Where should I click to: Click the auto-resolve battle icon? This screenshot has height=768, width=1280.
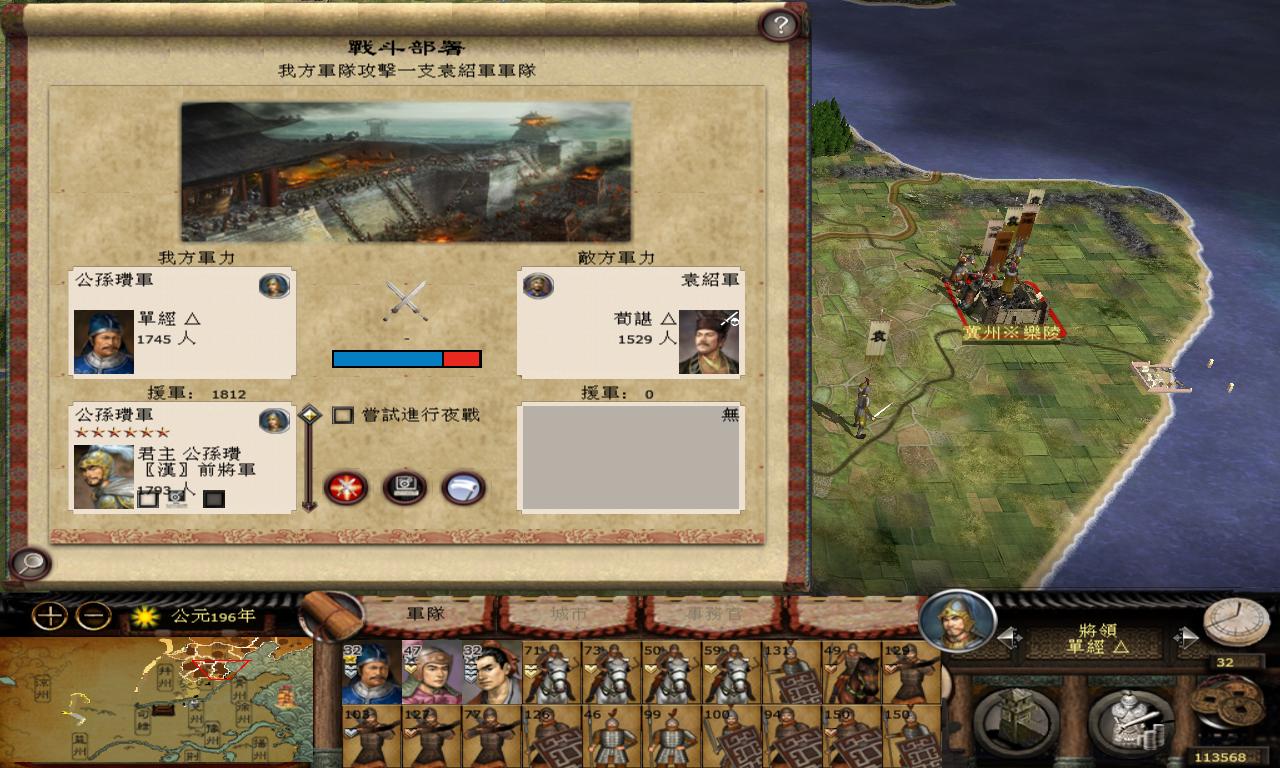[405, 490]
